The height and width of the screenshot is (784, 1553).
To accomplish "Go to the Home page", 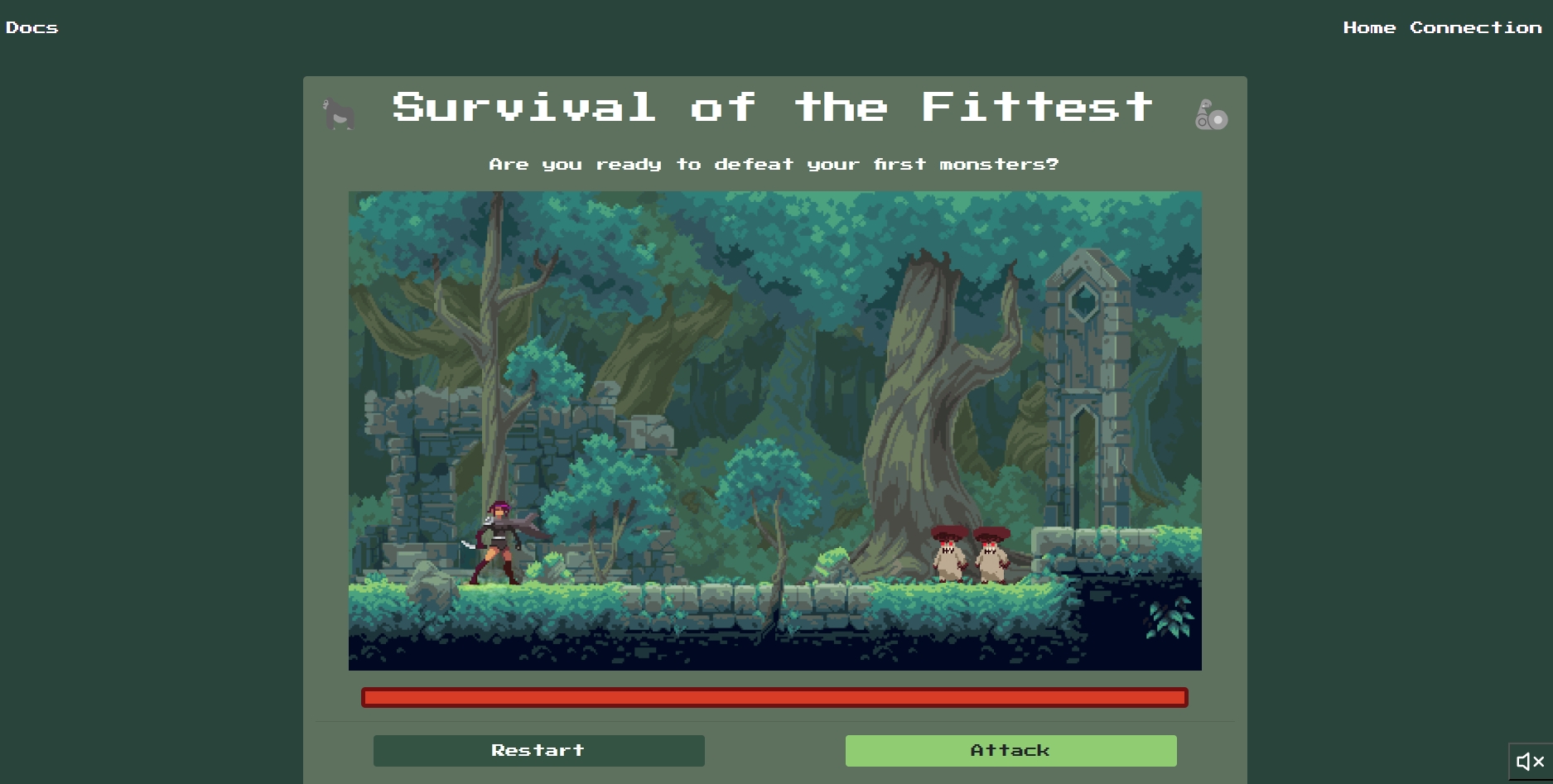I will coord(1369,27).
